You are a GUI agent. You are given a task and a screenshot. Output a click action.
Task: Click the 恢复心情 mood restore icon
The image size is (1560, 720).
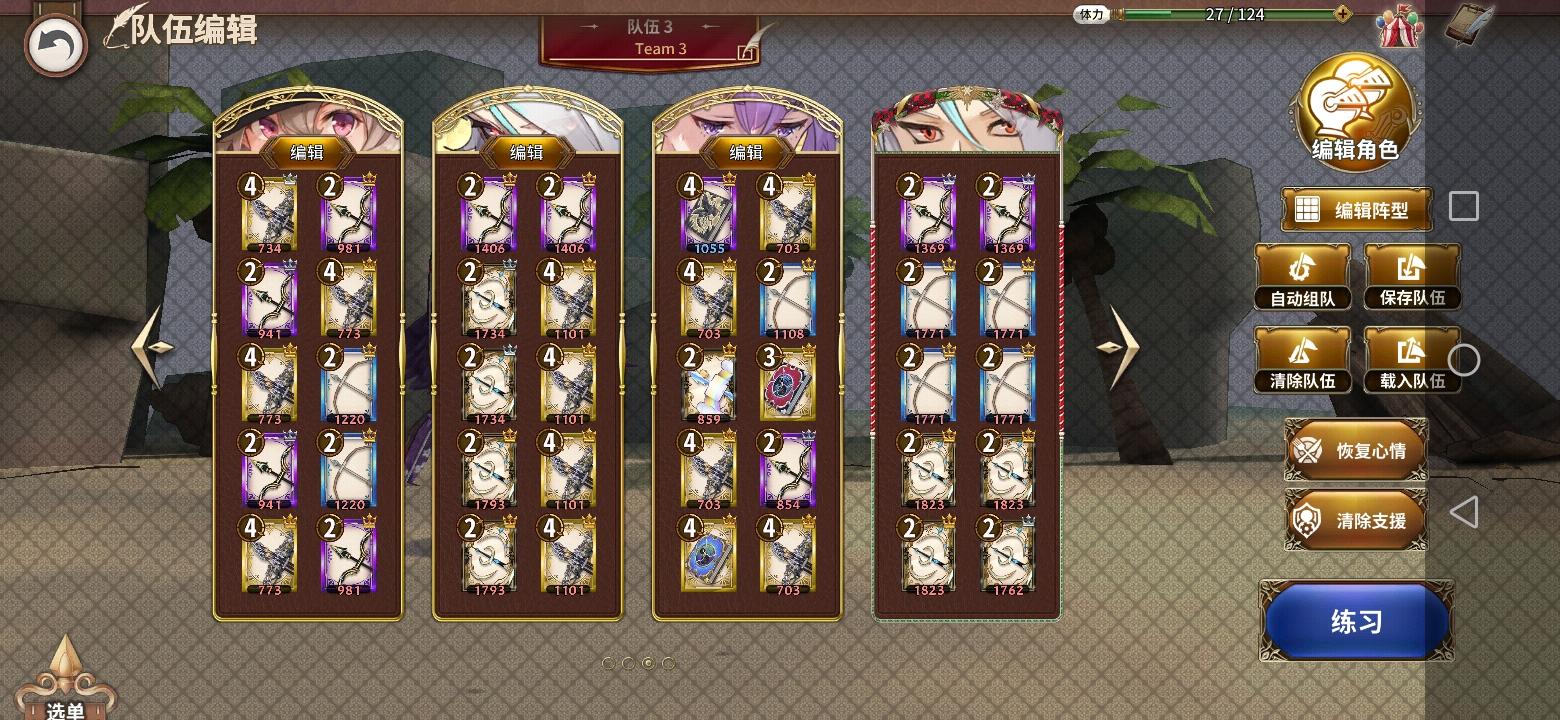click(x=1306, y=451)
